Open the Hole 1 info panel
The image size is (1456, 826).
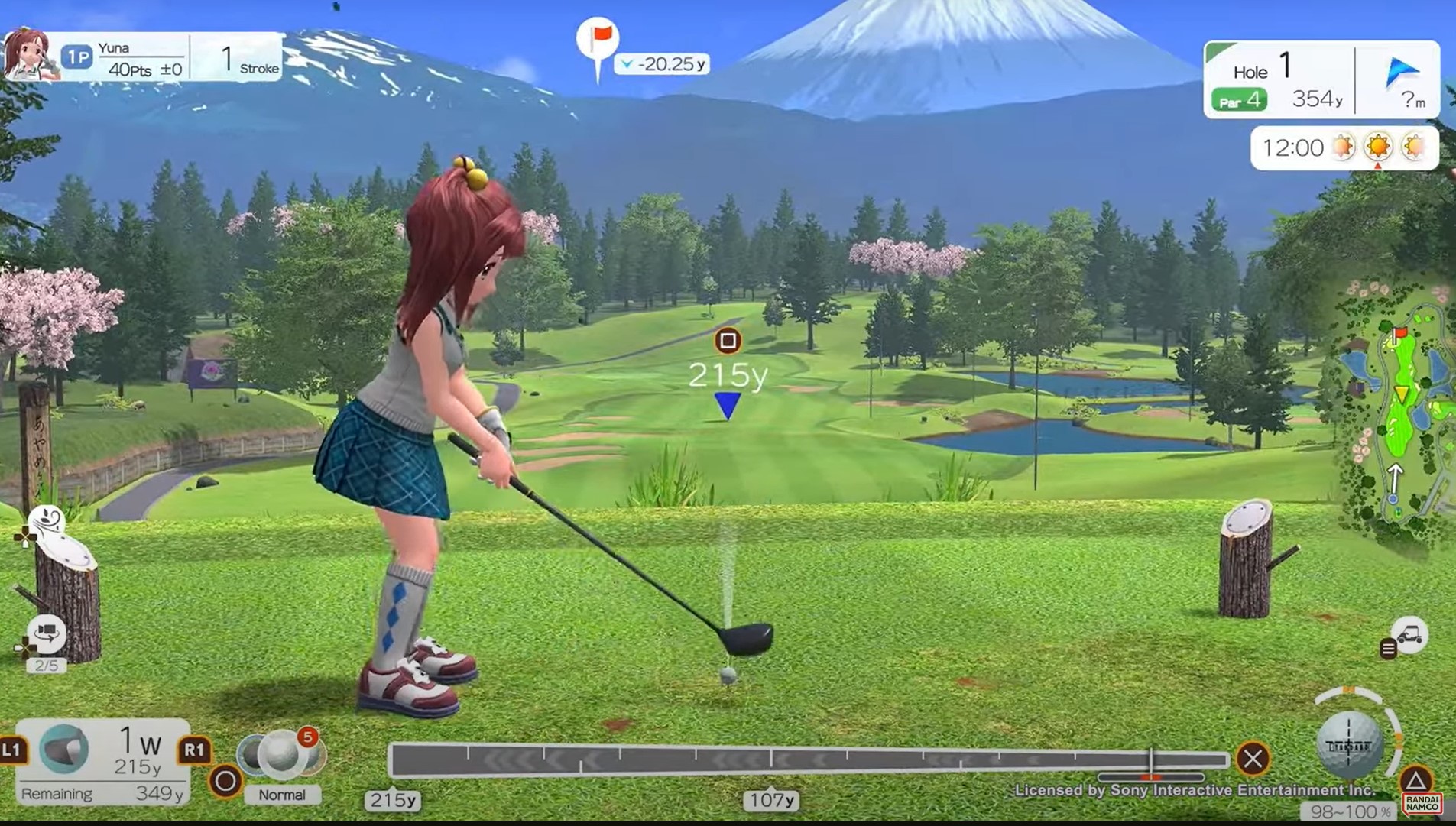(1279, 81)
